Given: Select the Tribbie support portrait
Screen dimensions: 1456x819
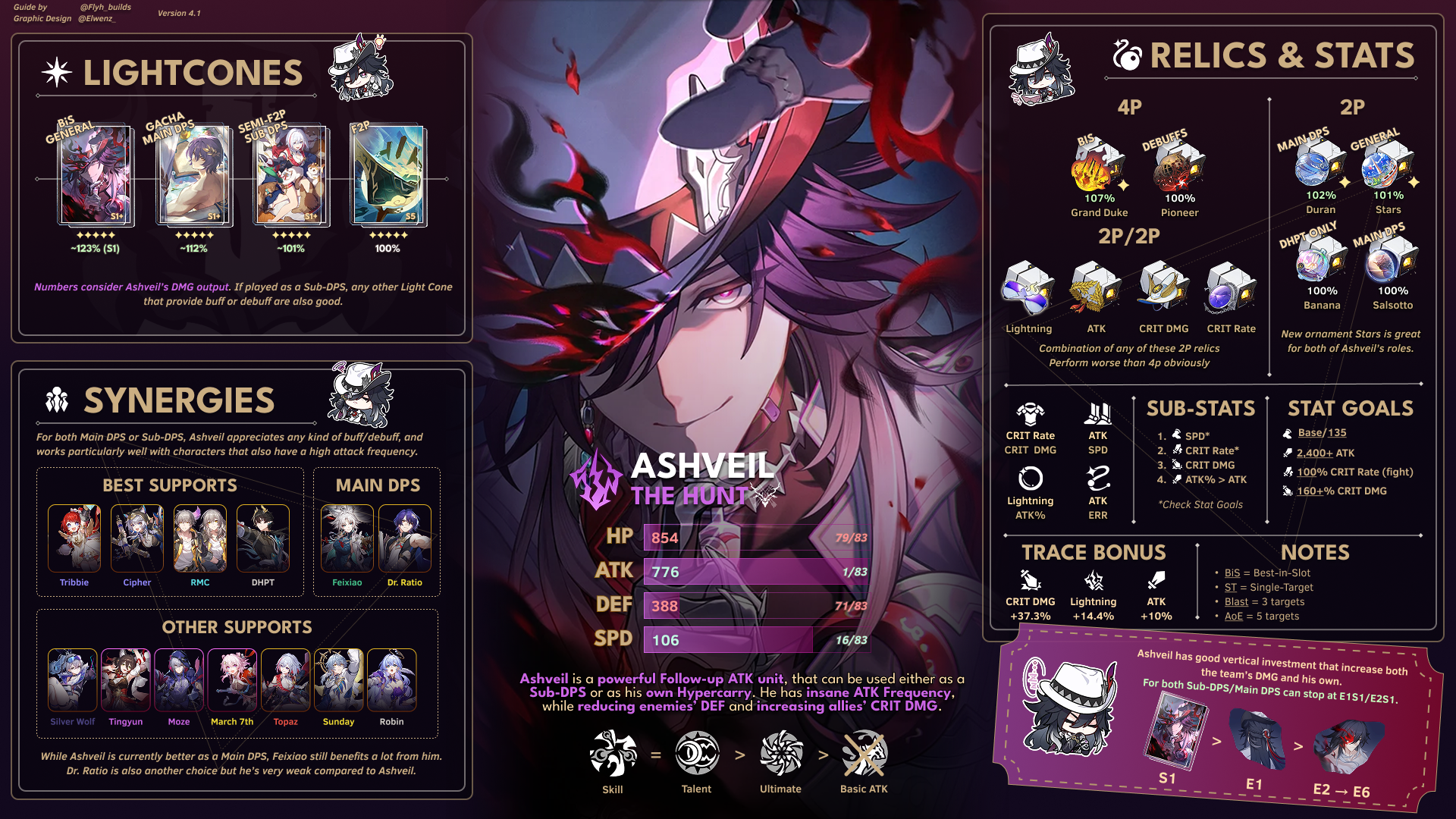Looking at the screenshot, I should [x=74, y=538].
